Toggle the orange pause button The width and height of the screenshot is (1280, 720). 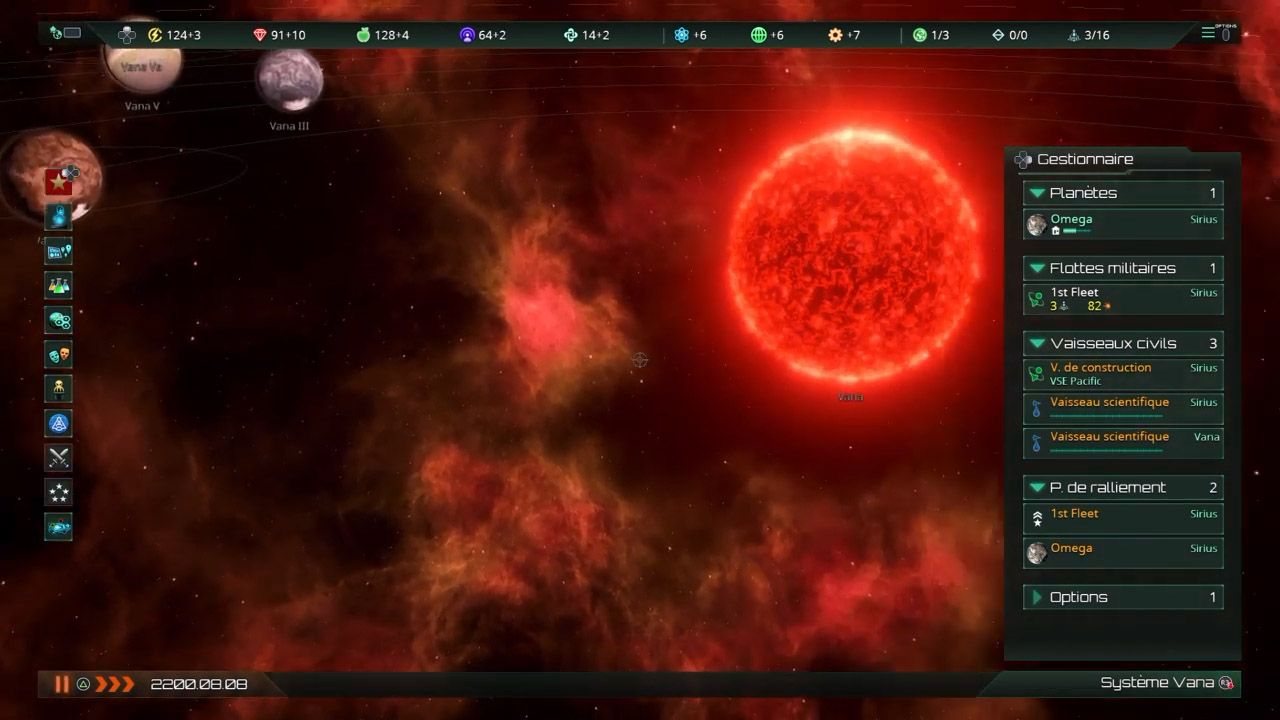[x=62, y=684]
